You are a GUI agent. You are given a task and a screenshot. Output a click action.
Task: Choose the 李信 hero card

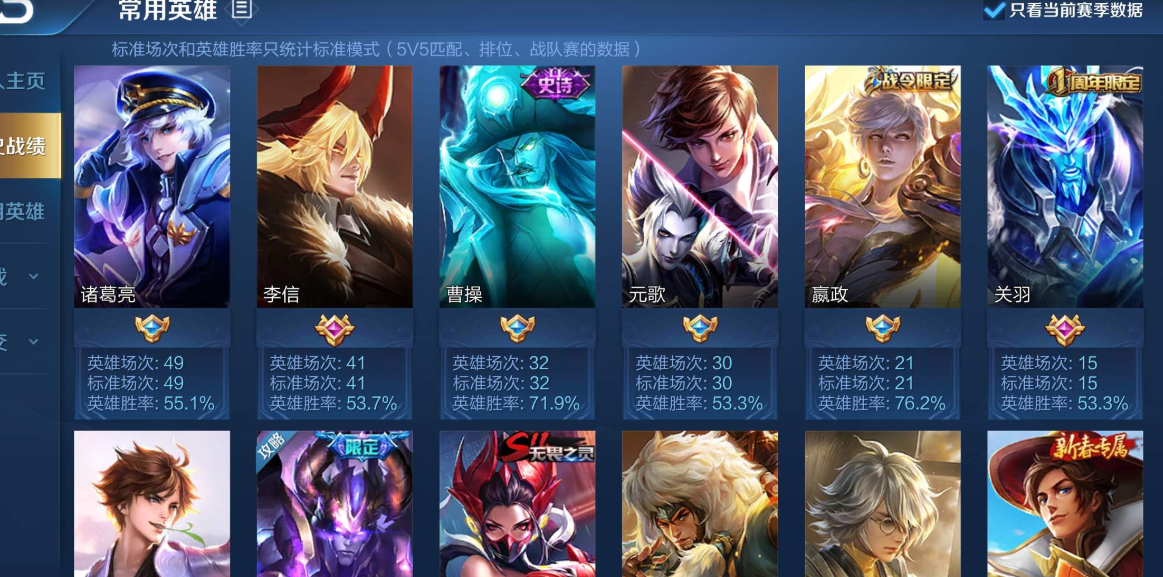tap(335, 187)
